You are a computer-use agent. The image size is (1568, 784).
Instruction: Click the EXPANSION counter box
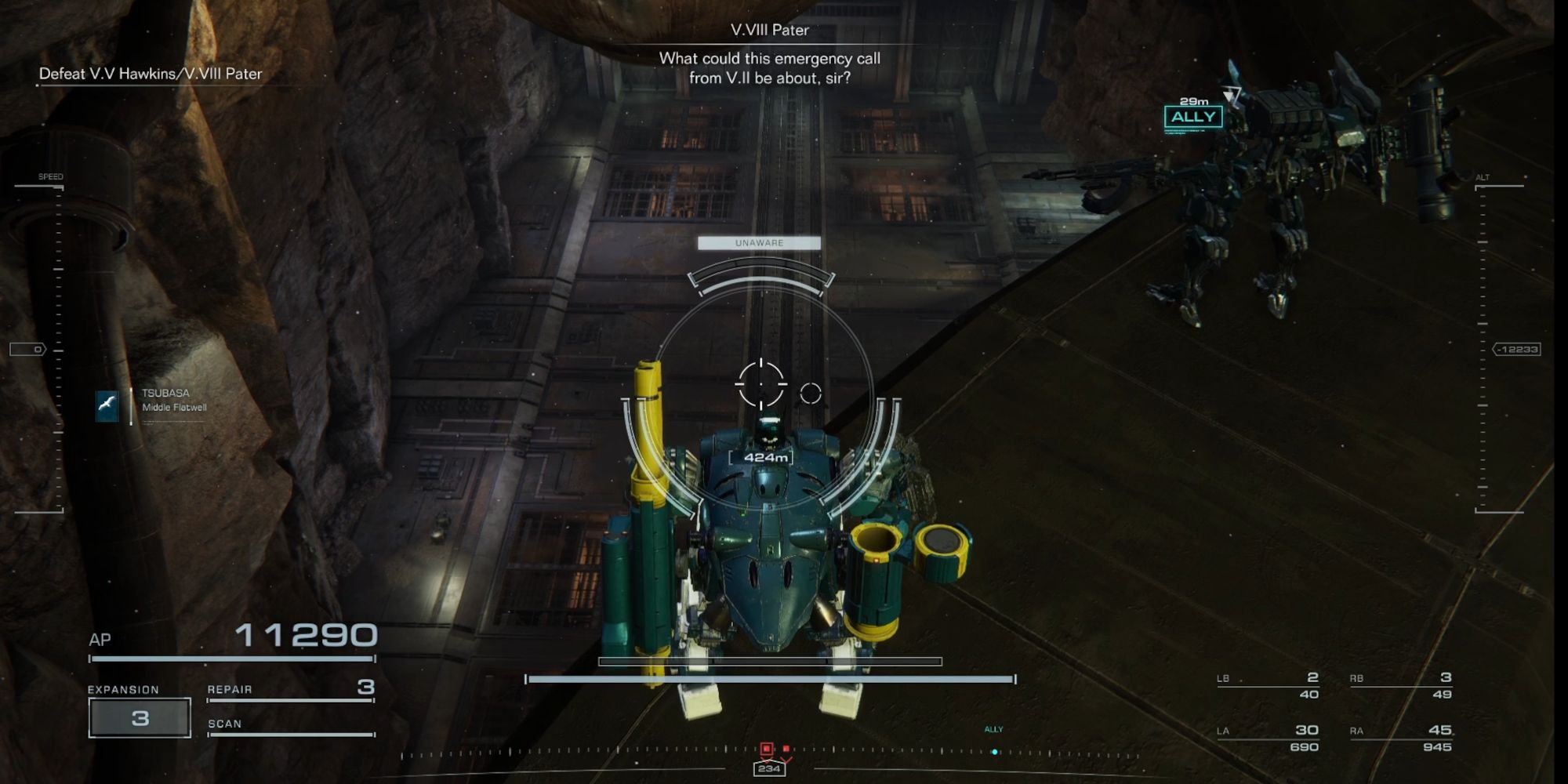(140, 716)
